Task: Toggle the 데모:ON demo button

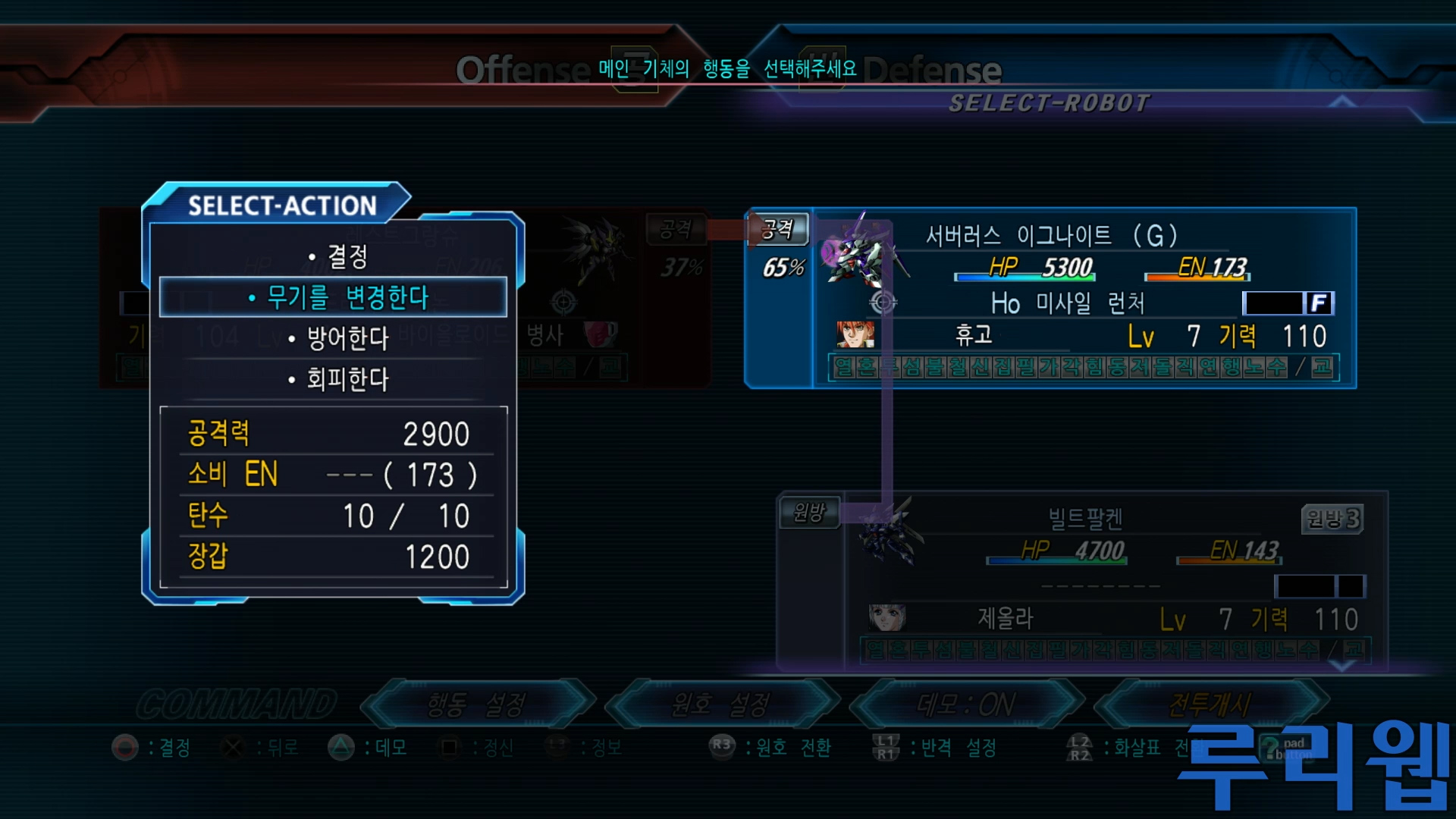Action: [x=965, y=704]
